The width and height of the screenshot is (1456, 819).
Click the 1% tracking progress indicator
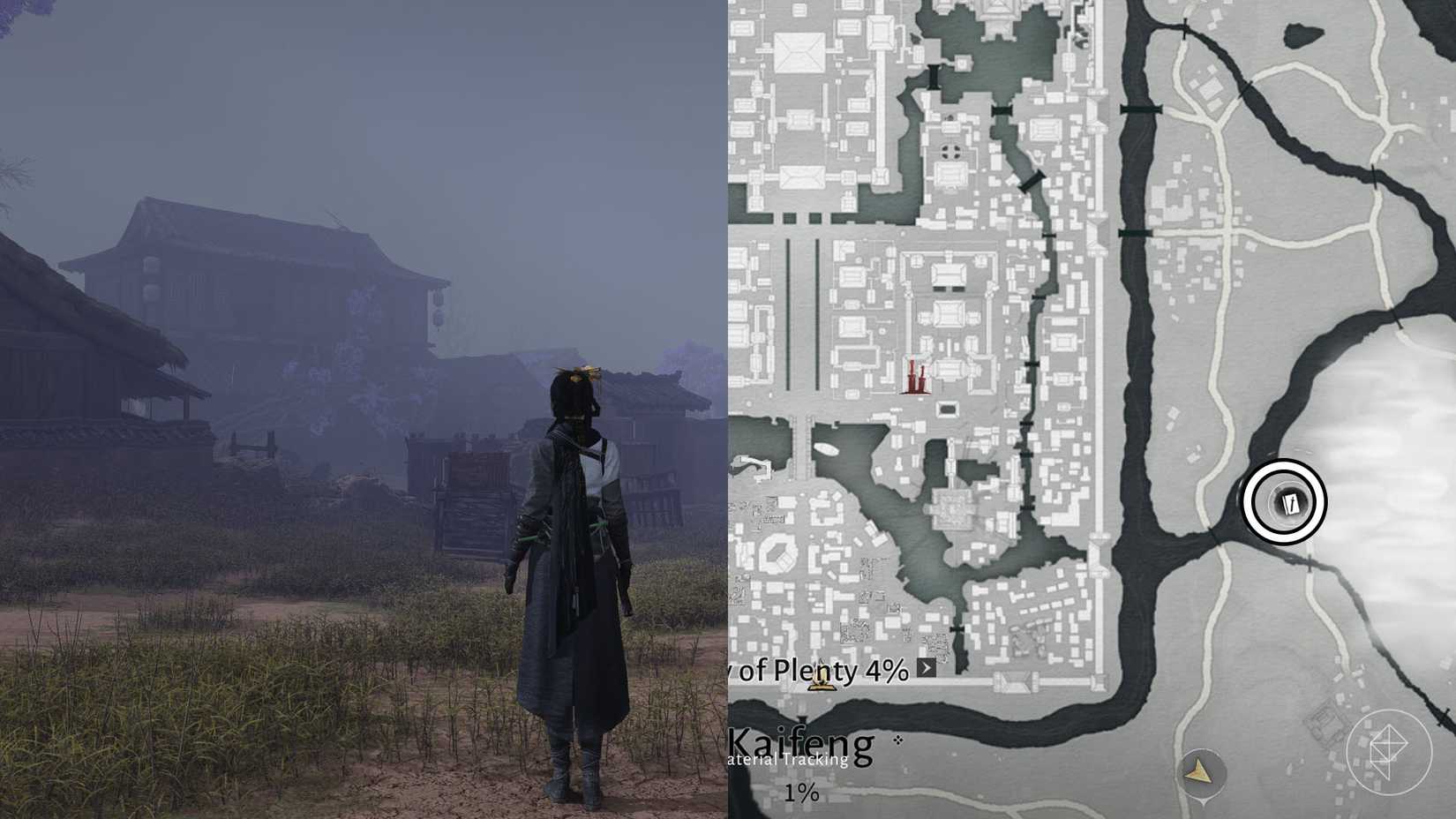pyautogui.click(x=801, y=792)
